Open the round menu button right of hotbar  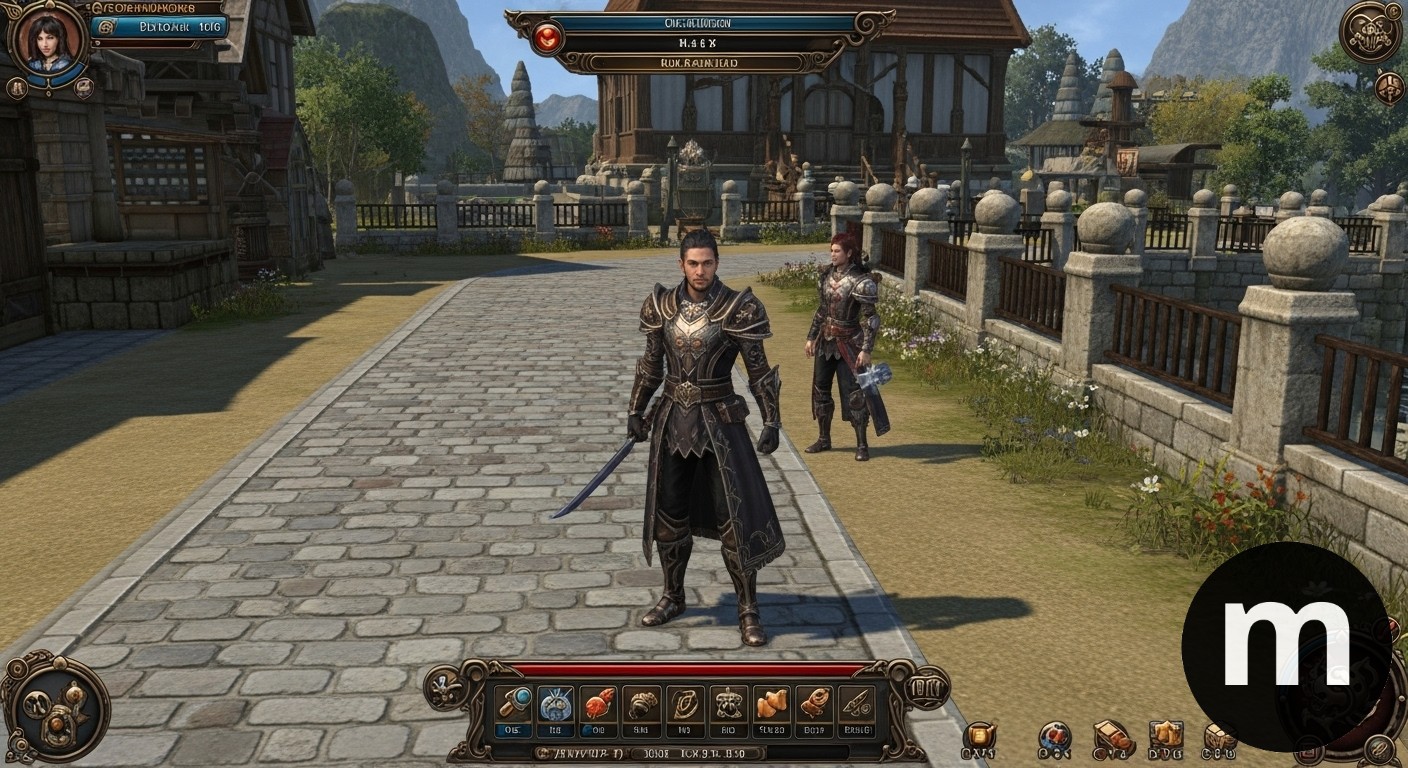pos(927,688)
